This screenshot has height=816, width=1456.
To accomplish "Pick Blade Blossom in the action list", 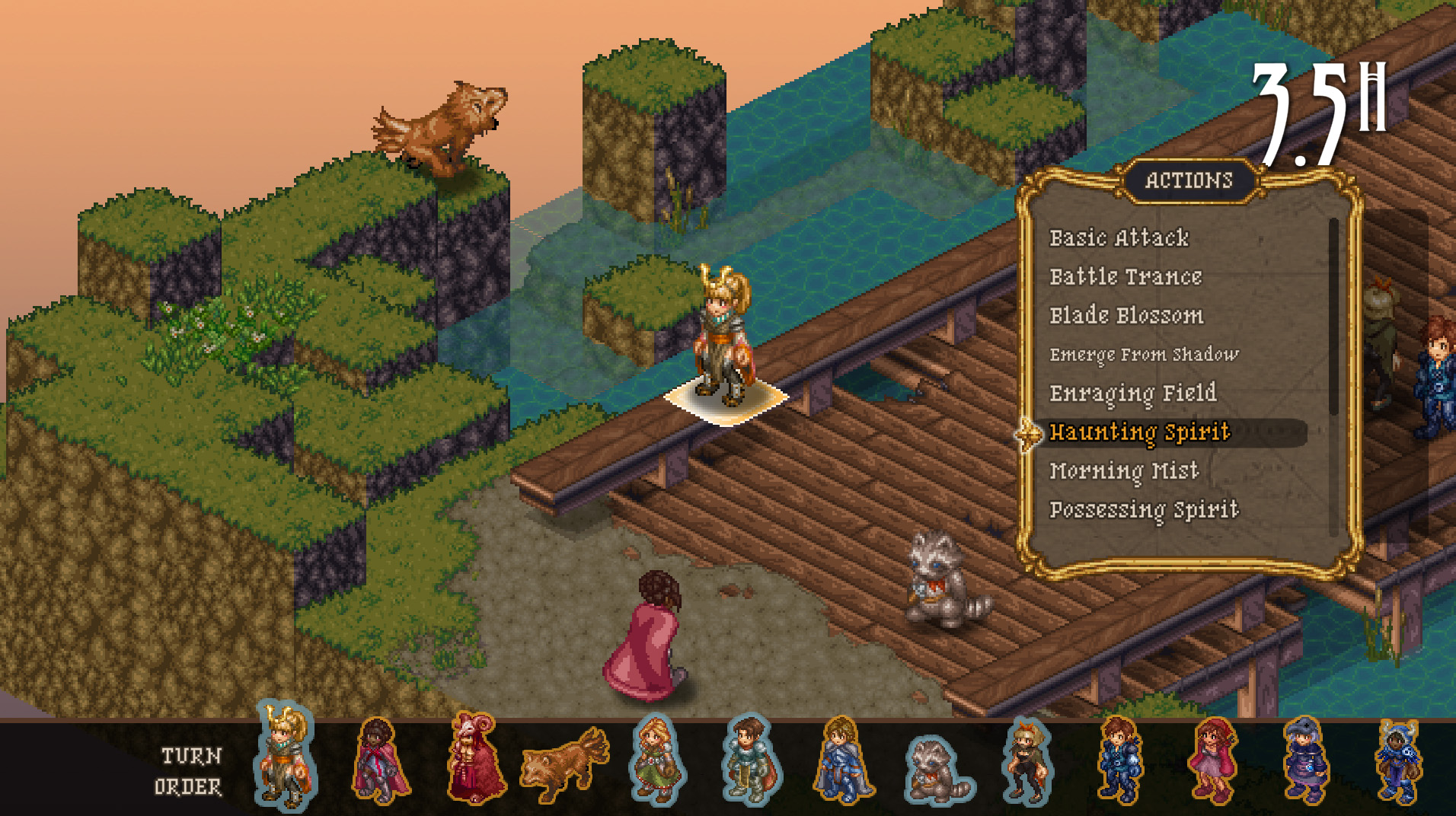I will click(x=1126, y=316).
